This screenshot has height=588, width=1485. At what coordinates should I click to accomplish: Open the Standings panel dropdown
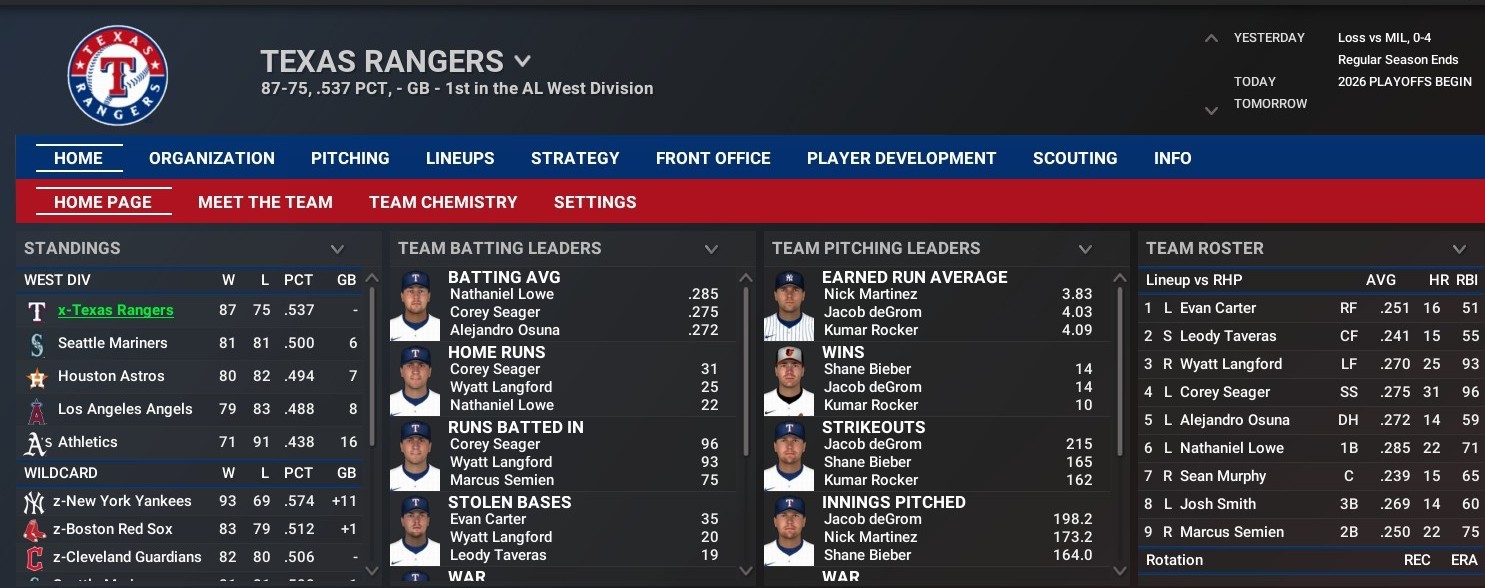pyautogui.click(x=337, y=249)
